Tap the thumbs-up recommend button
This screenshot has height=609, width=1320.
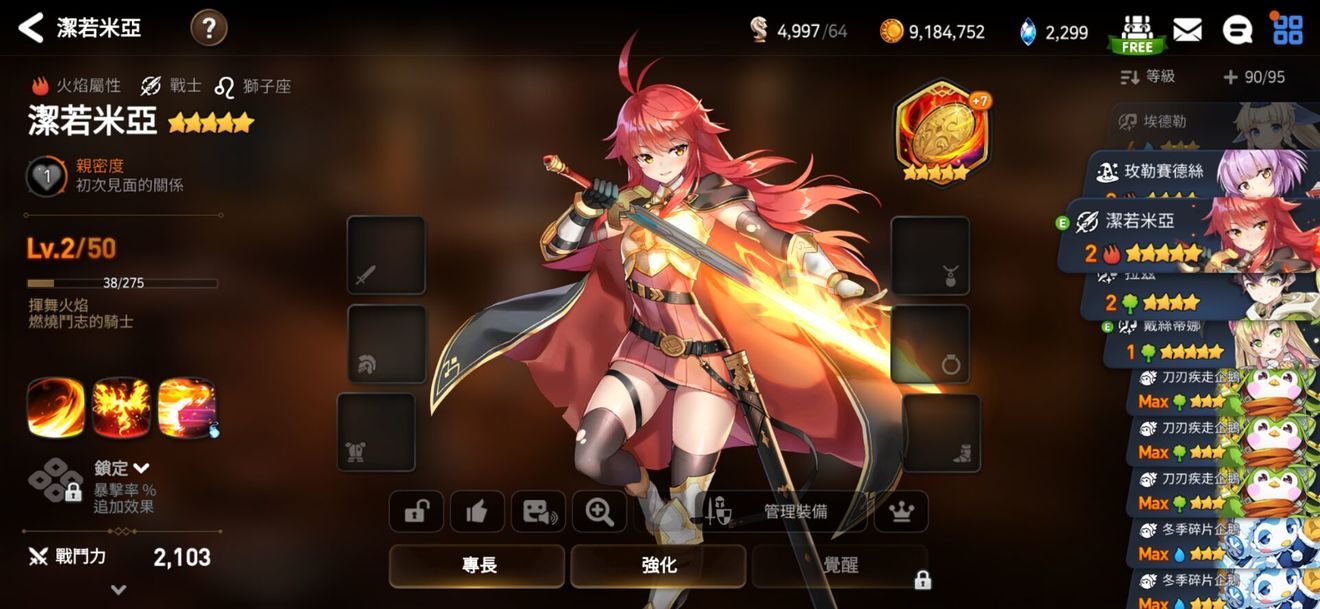(x=477, y=512)
